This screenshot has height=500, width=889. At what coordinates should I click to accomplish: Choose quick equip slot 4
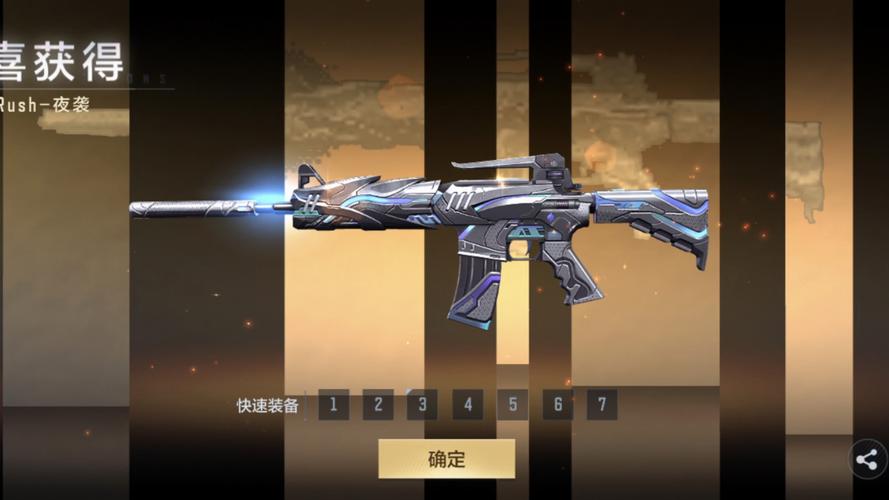coord(467,405)
